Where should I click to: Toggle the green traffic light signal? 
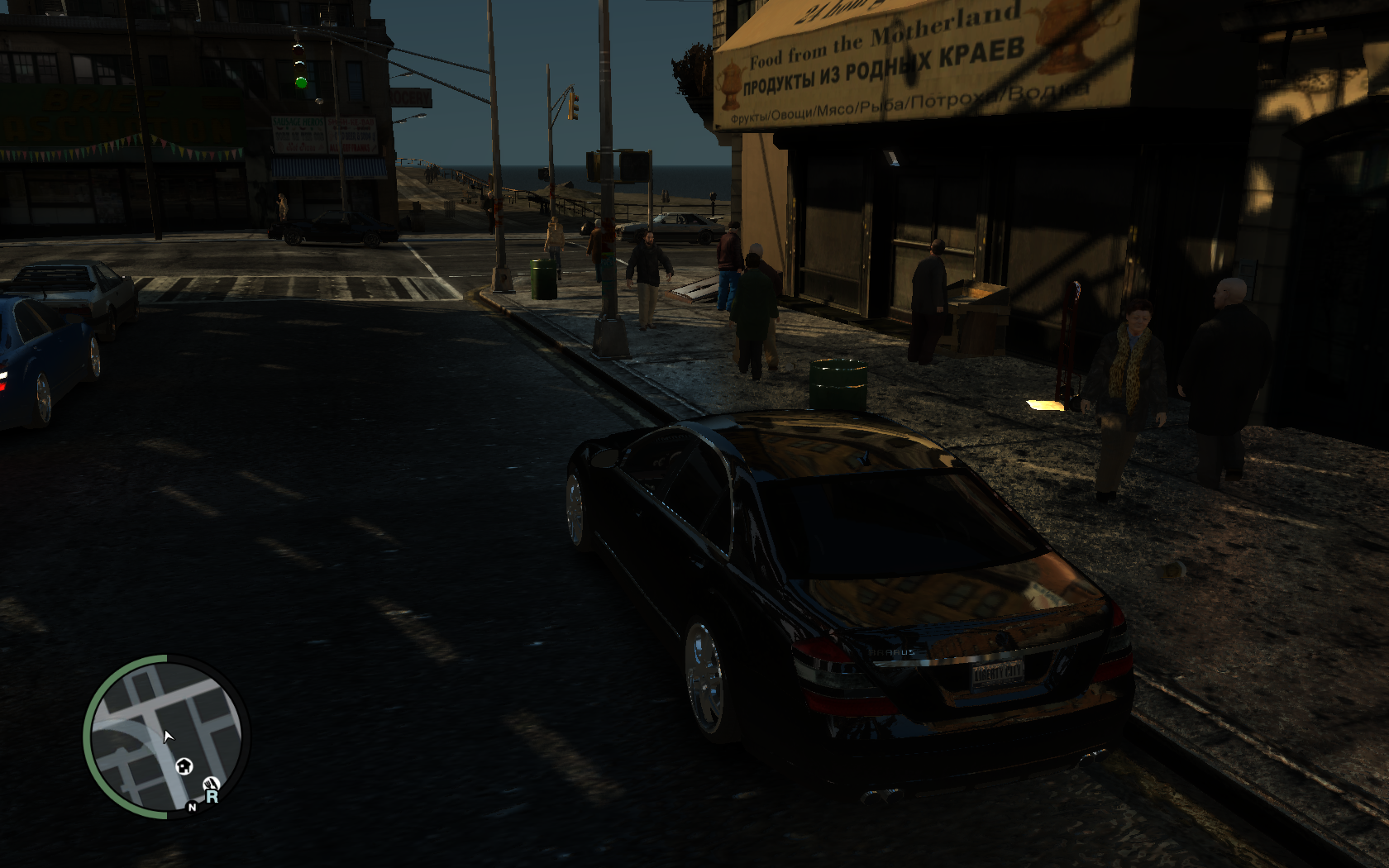[x=301, y=84]
